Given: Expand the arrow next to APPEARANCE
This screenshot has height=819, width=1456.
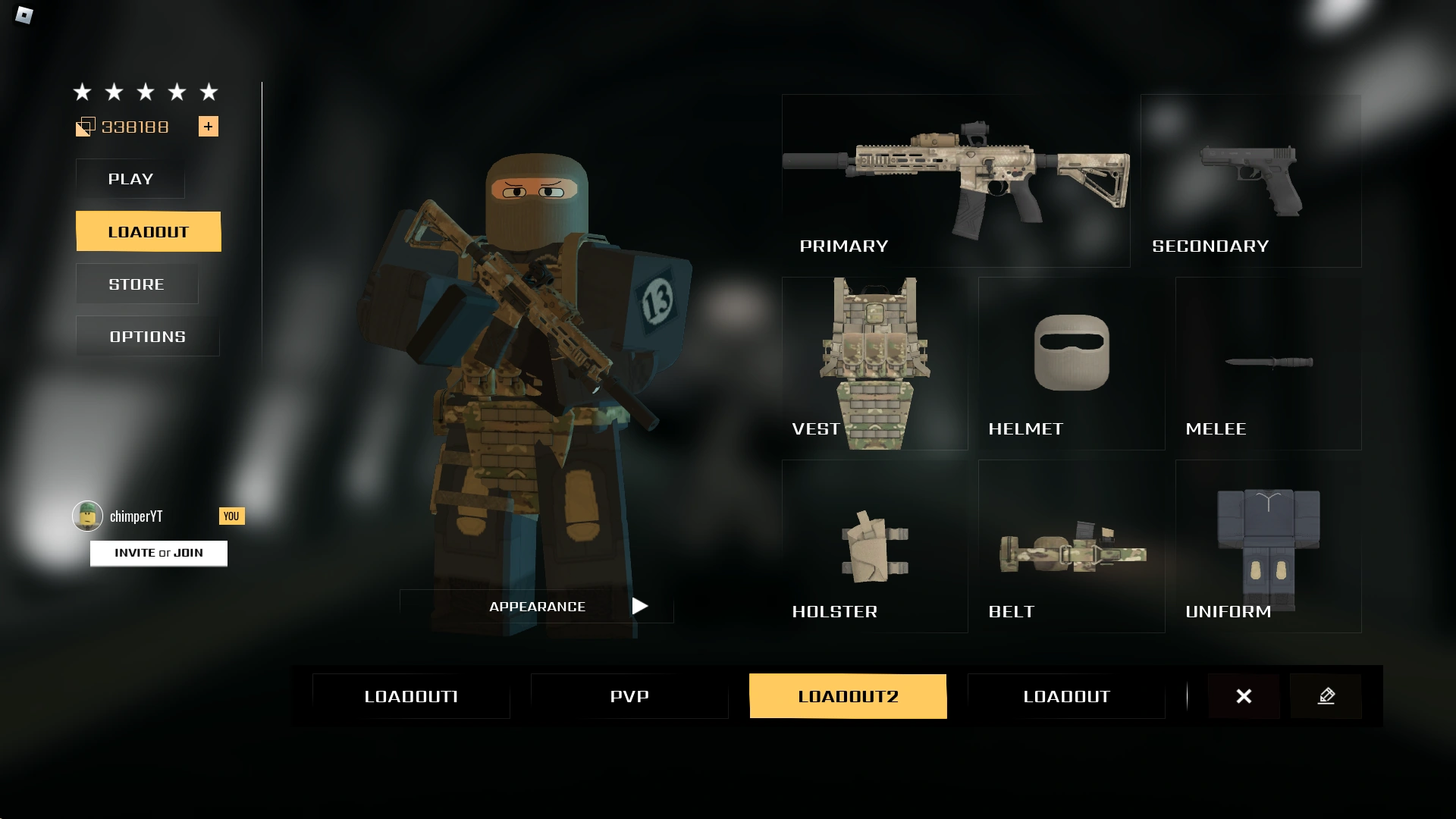Looking at the screenshot, I should coord(639,606).
